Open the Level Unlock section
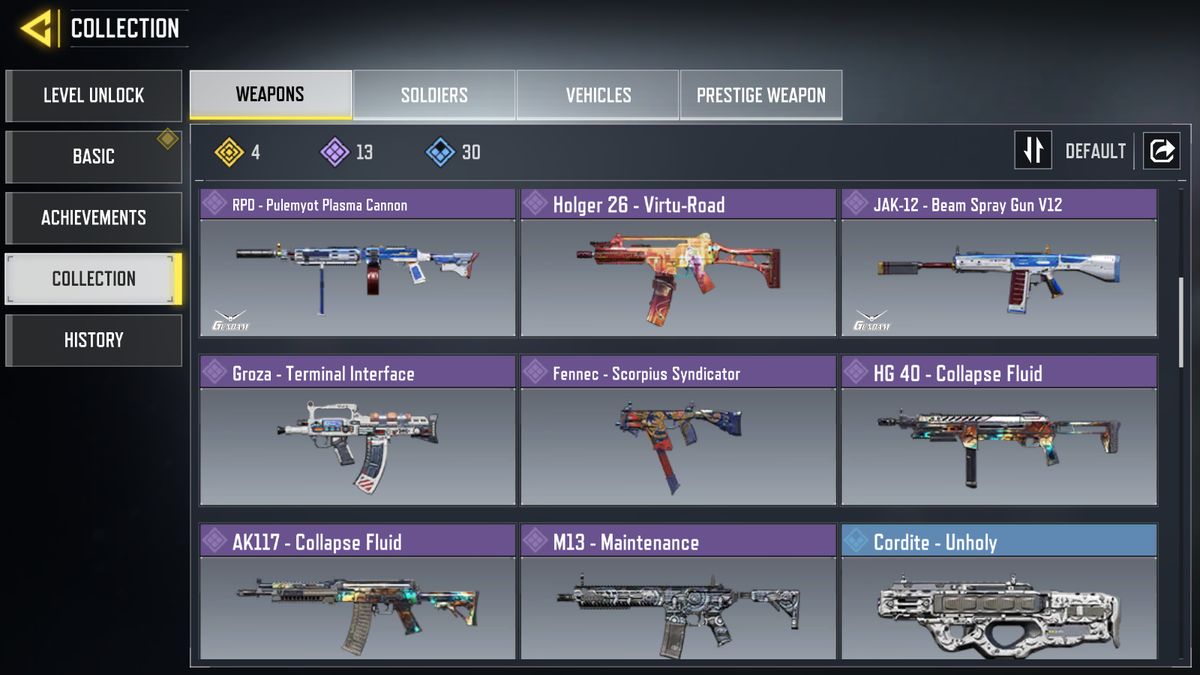The width and height of the screenshot is (1200, 675). tap(94, 96)
